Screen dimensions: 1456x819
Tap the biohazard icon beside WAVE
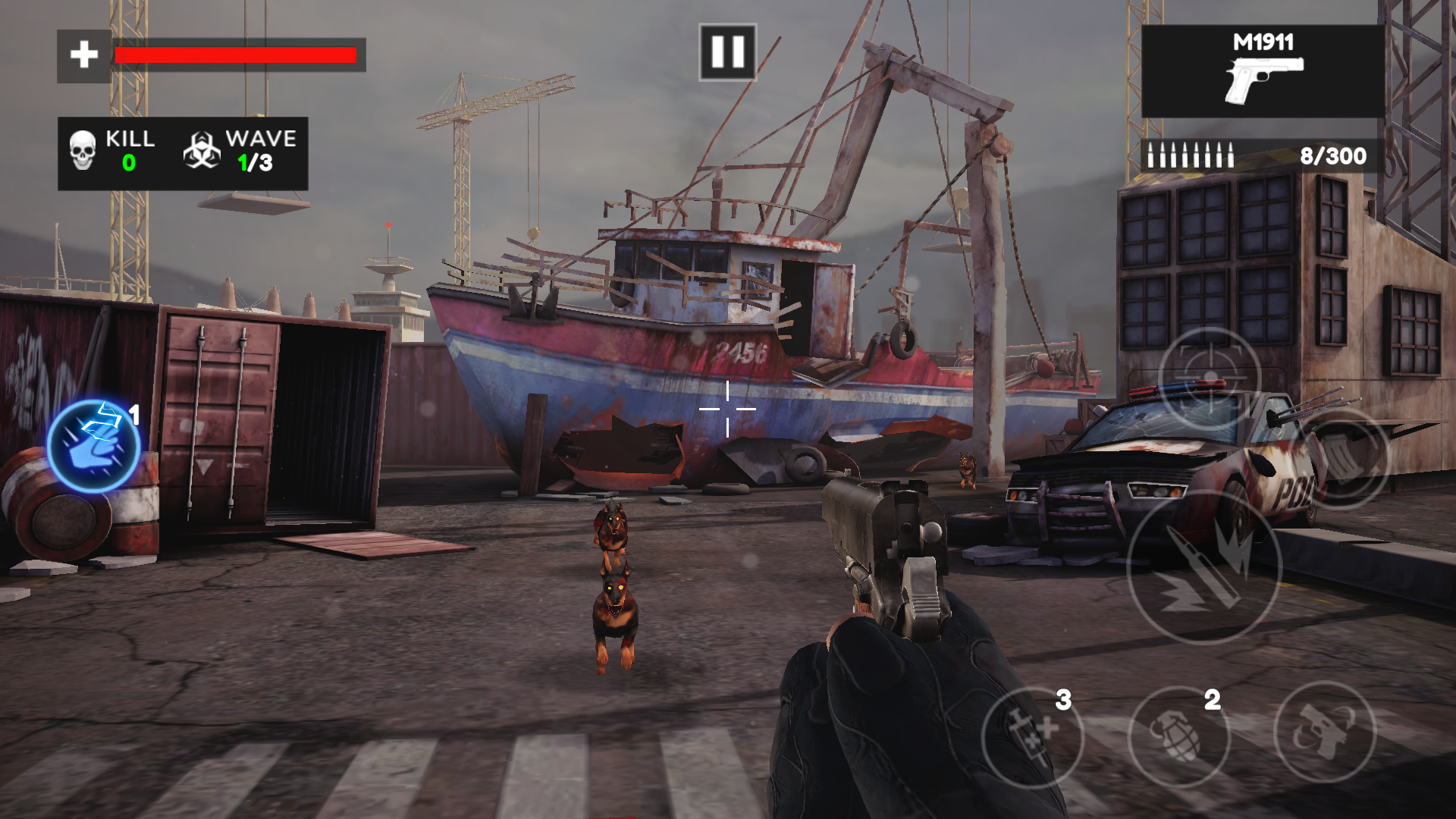(x=202, y=149)
